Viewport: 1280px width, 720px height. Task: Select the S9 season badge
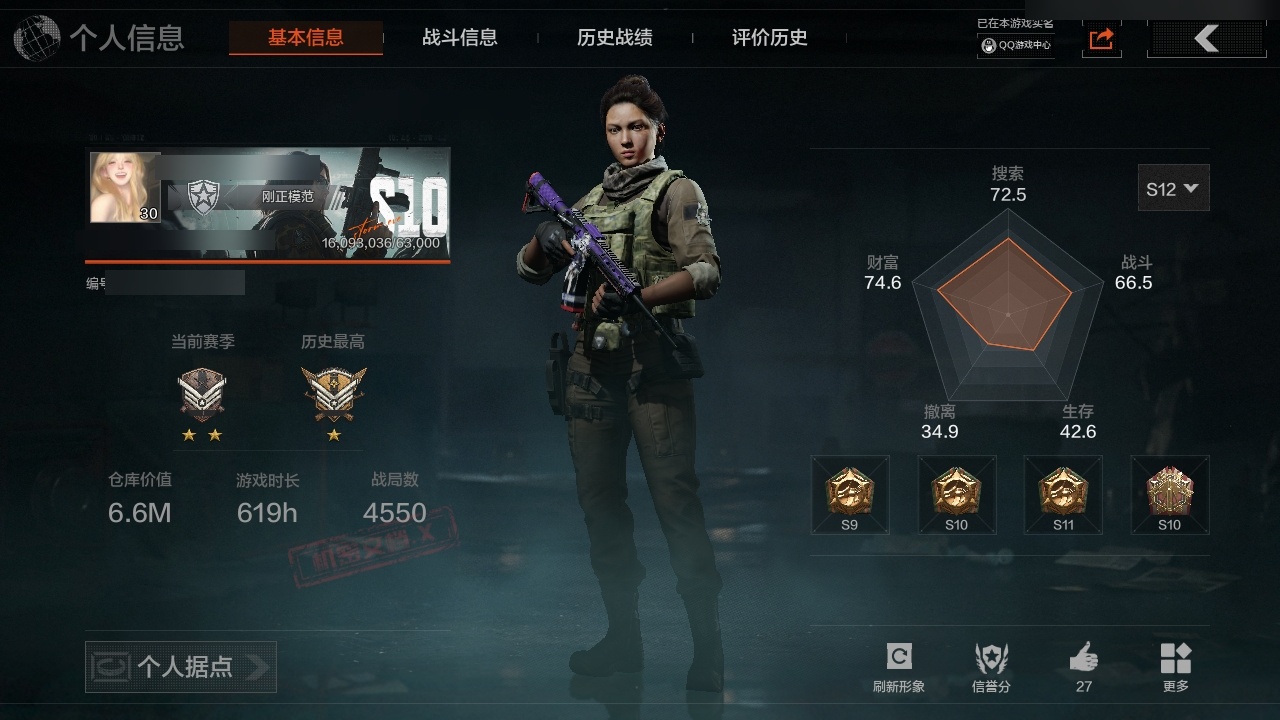point(850,495)
